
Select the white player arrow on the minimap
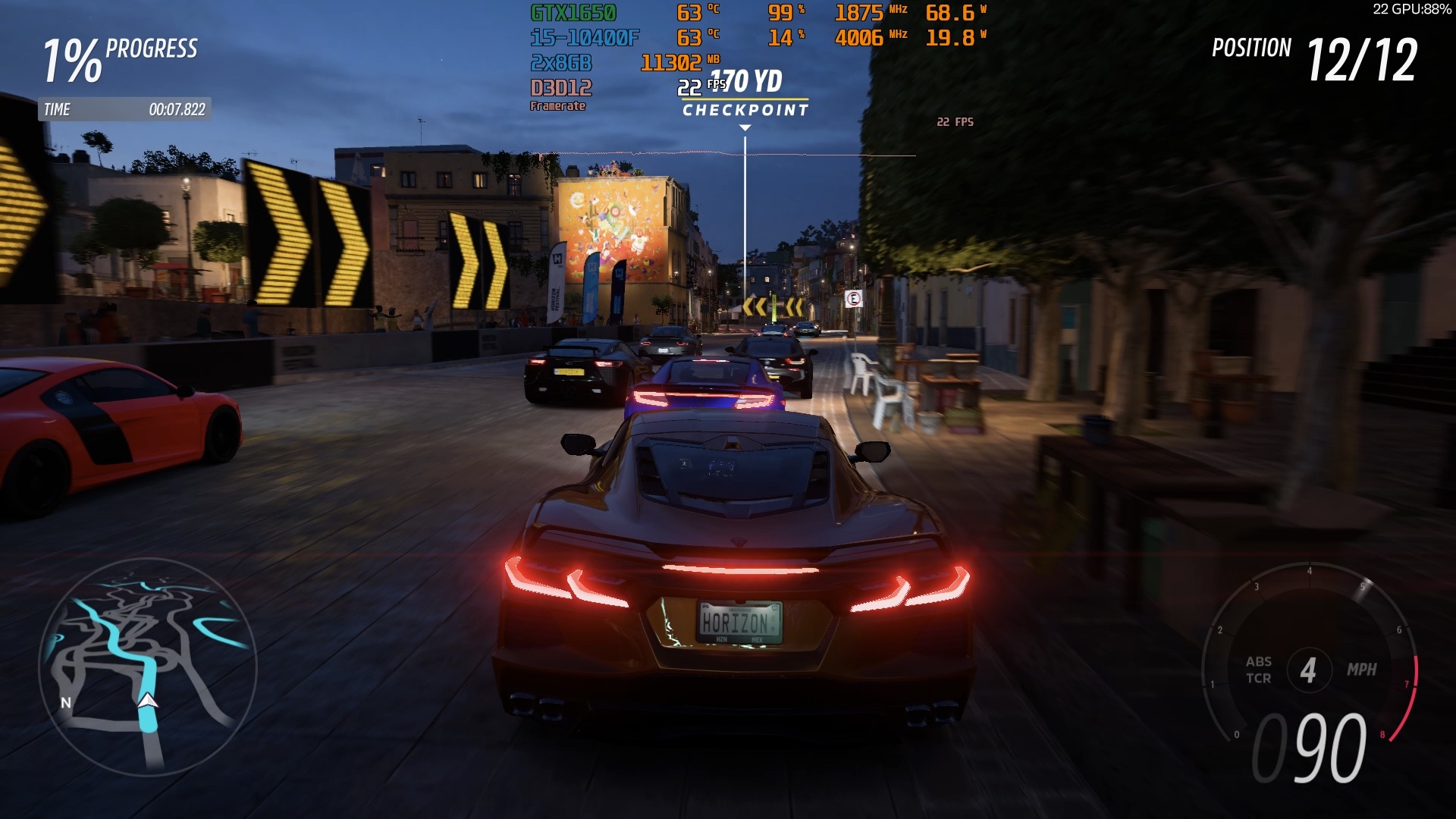(x=148, y=700)
